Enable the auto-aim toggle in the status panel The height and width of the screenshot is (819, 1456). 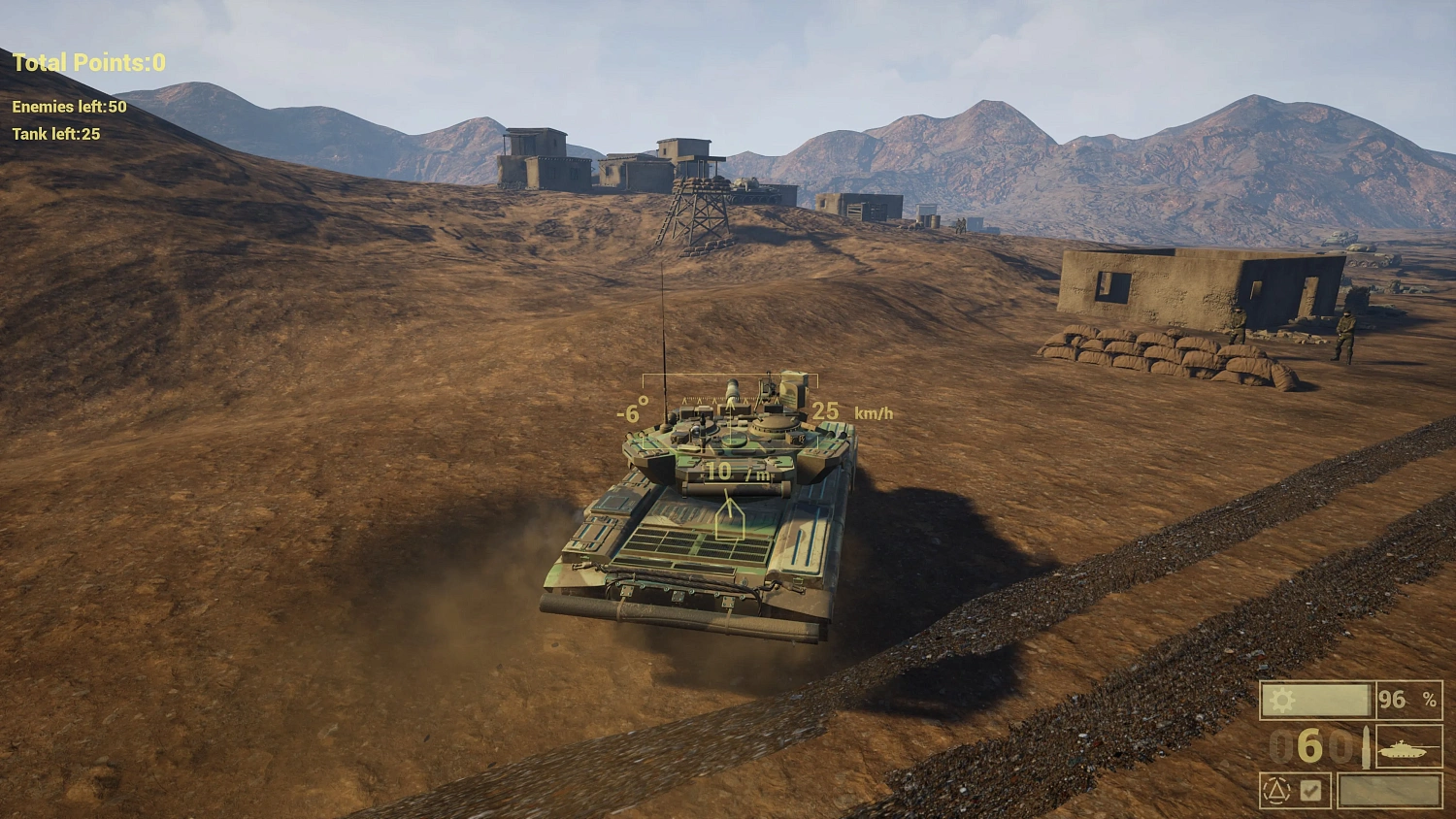pyautogui.click(x=1310, y=790)
